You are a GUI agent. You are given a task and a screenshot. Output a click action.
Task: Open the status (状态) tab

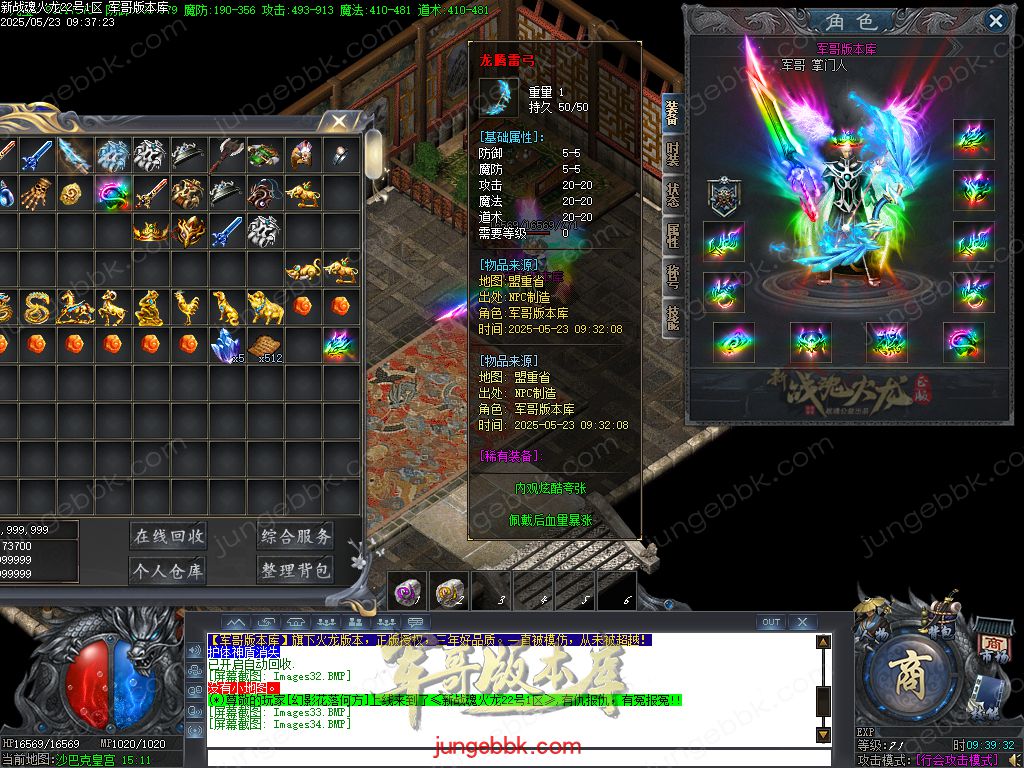click(673, 194)
